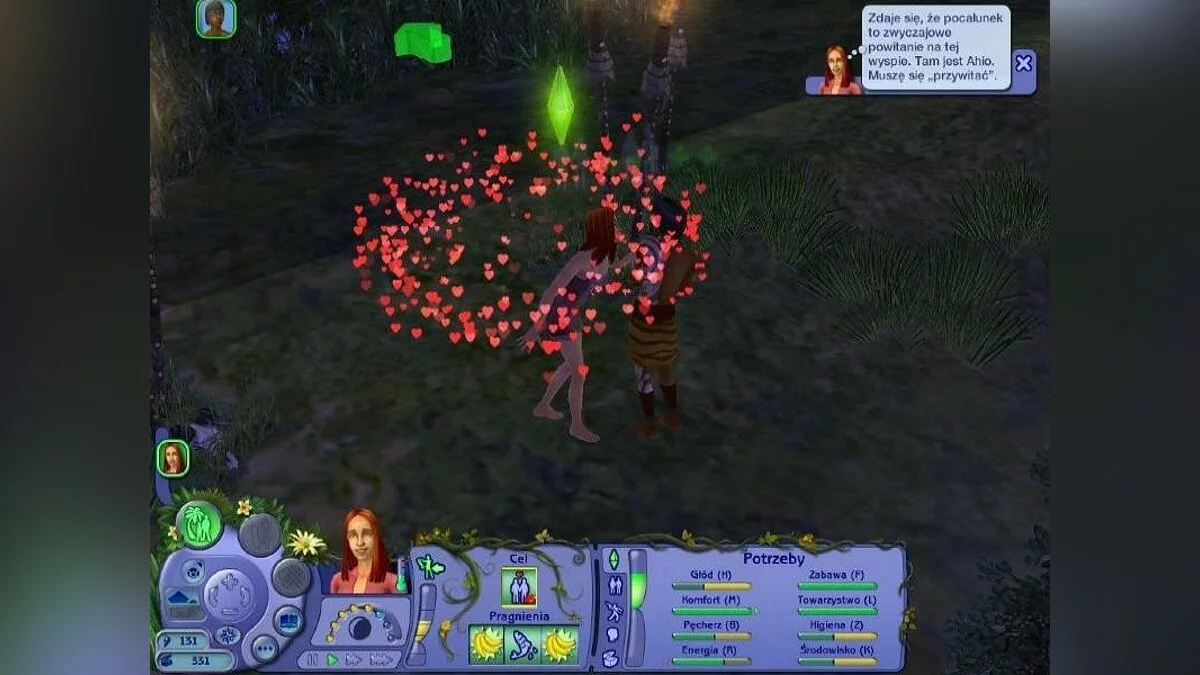
Task: Open the head silhouette personality tab
Action: click(x=612, y=635)
